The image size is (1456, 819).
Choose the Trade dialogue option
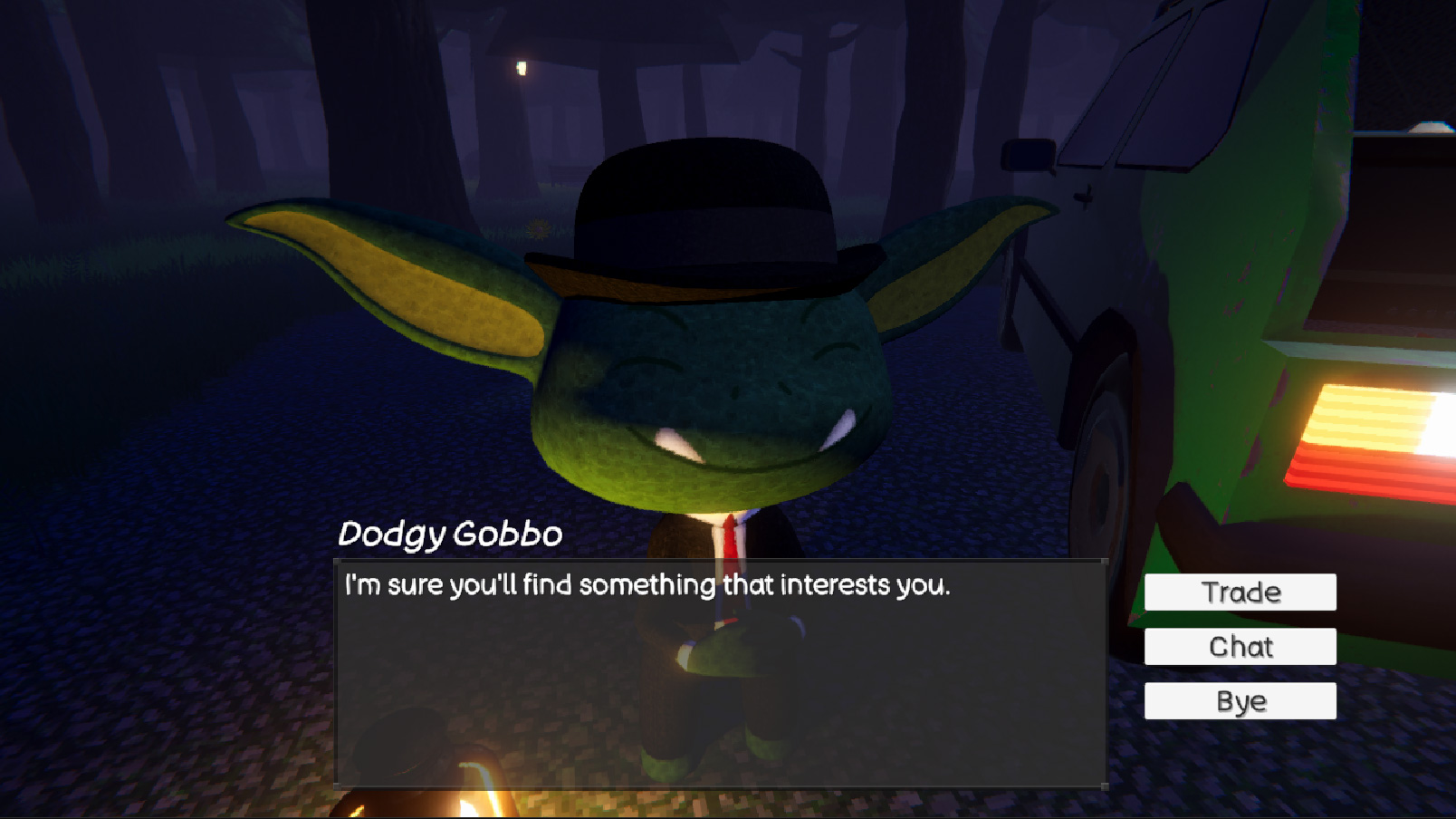(1240, 592)
